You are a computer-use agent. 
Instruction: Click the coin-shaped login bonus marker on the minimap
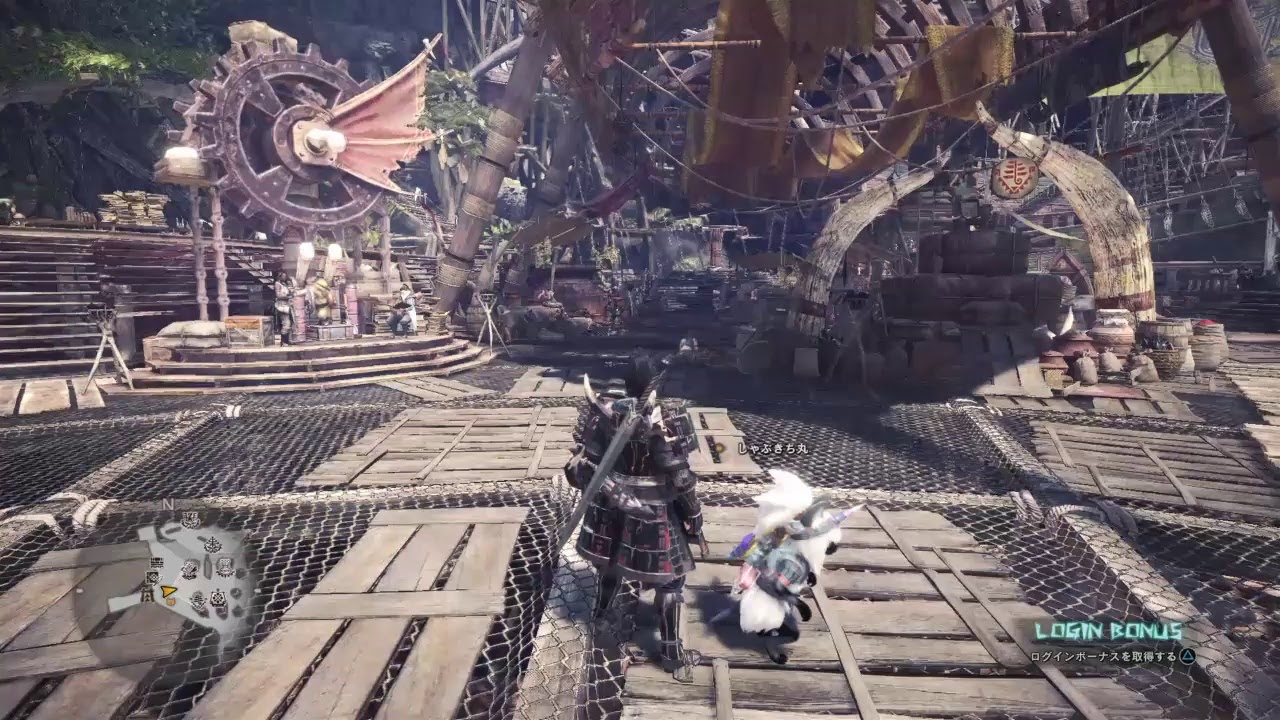(170, 601)
